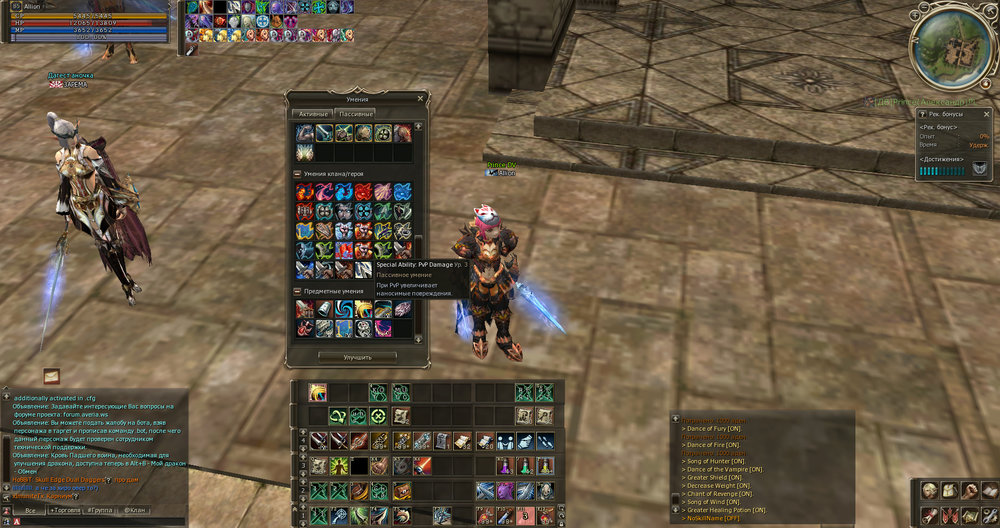Click the Улучшить button
1000x528 pixels.
(357, 356)
